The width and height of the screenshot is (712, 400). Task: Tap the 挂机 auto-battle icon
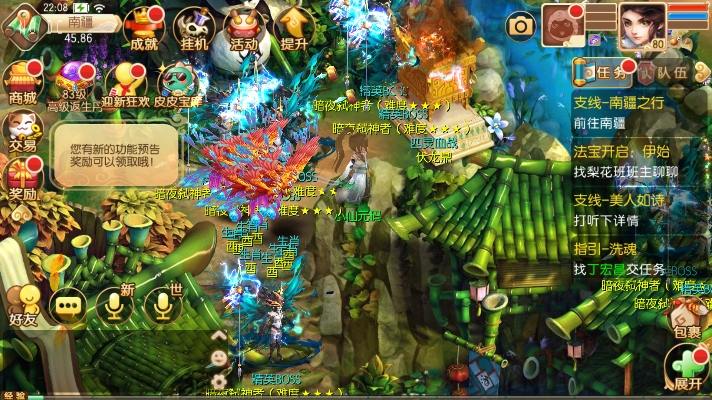tap(194, 28)
